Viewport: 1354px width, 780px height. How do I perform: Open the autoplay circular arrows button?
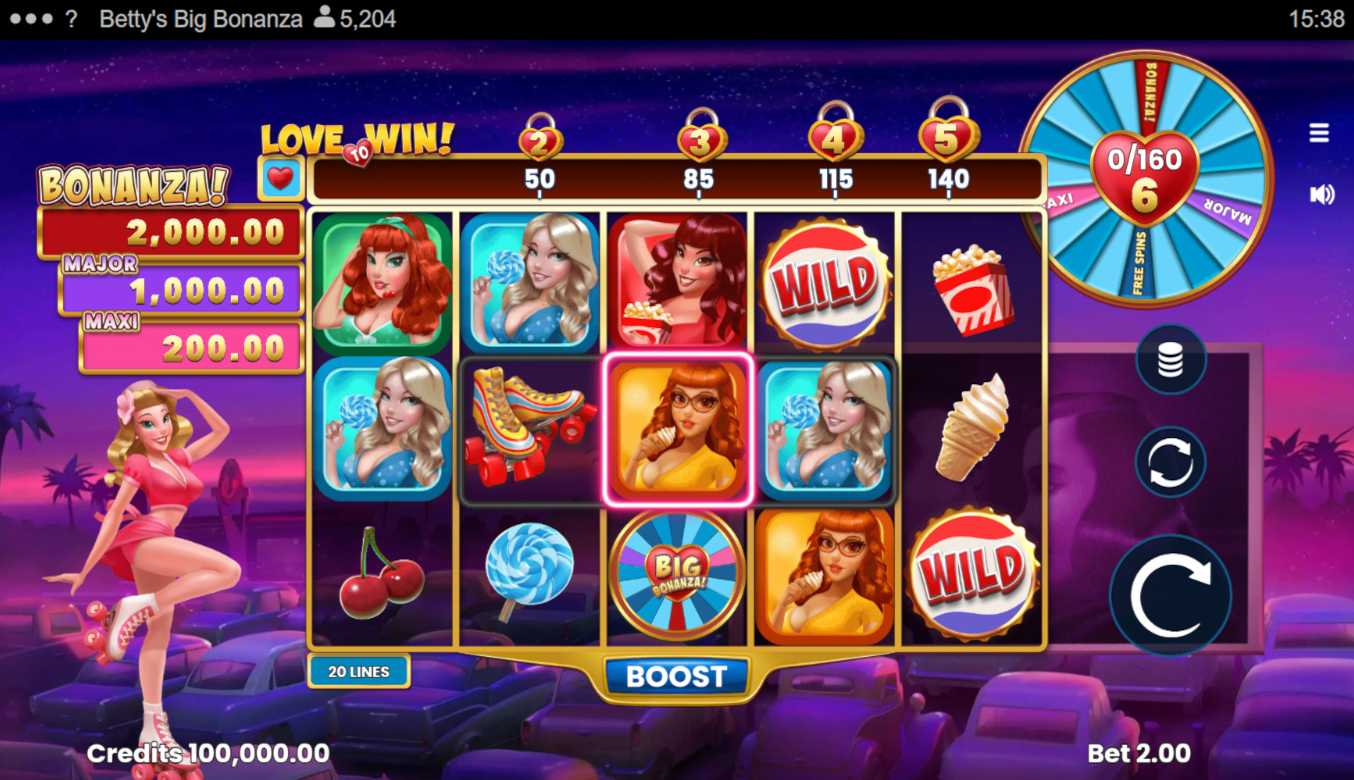(1170, 462)
